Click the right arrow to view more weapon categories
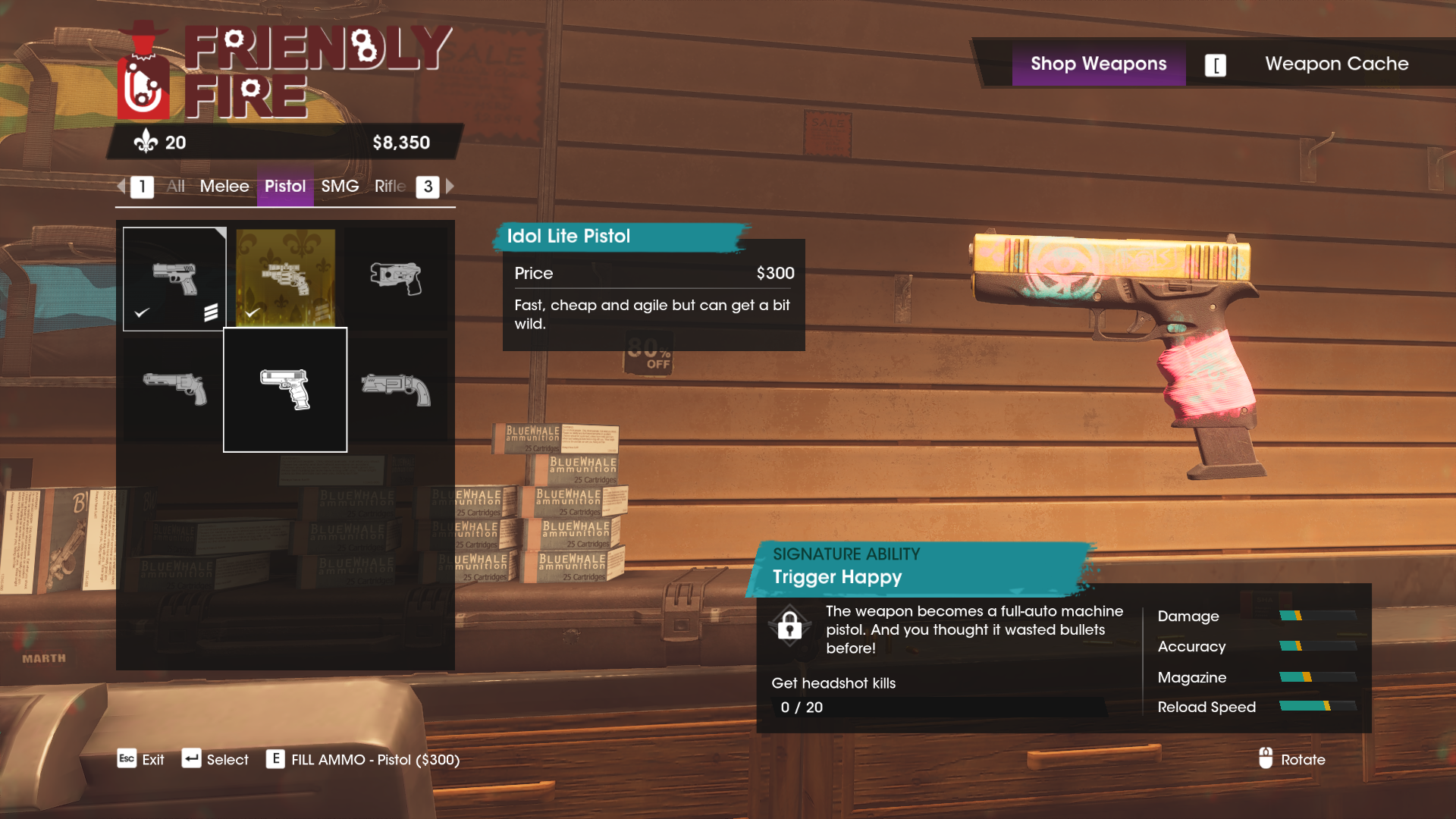1456x819 pixels. pos(449,187)
